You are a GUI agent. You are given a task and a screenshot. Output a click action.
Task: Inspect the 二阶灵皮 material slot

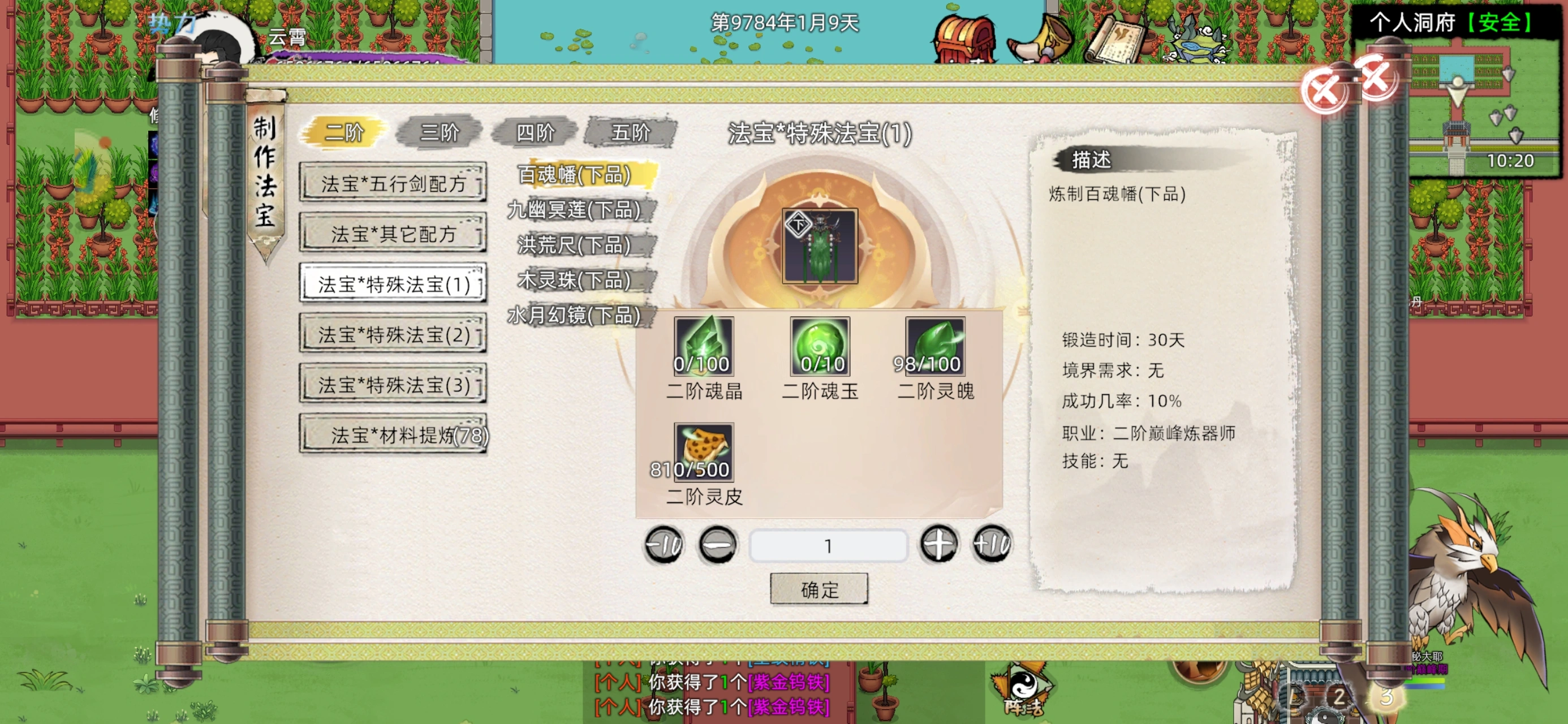coord(703,452)
